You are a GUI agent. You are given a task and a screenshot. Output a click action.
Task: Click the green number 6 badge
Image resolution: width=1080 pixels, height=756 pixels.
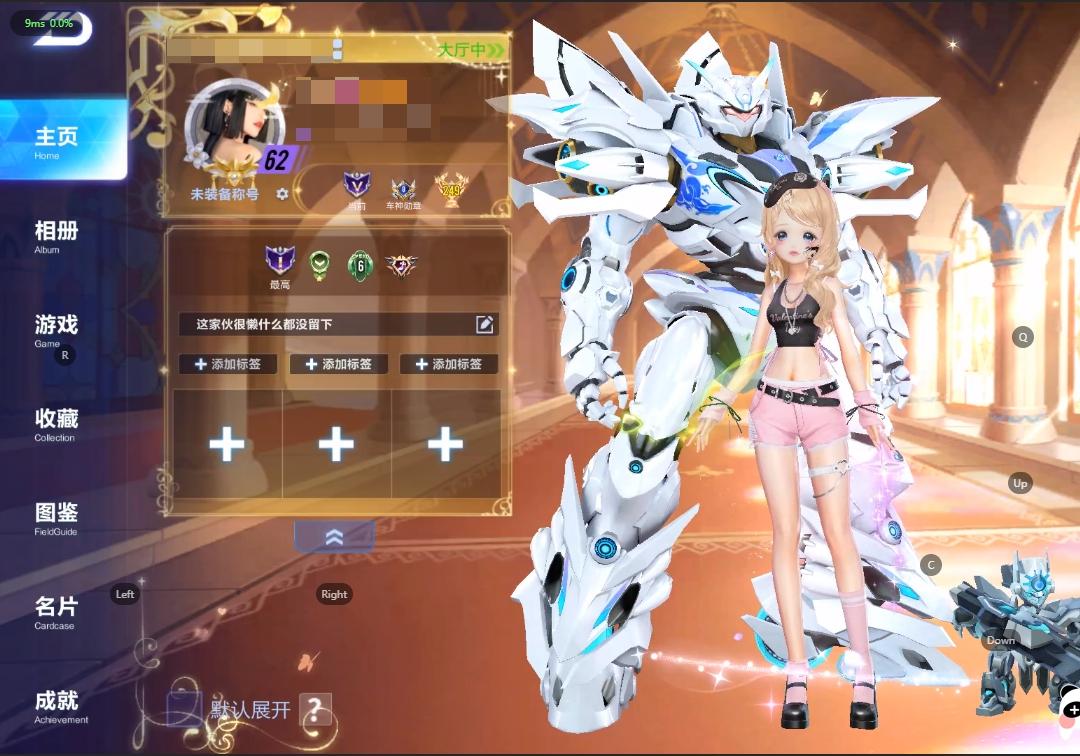click(x=359, y=265)
